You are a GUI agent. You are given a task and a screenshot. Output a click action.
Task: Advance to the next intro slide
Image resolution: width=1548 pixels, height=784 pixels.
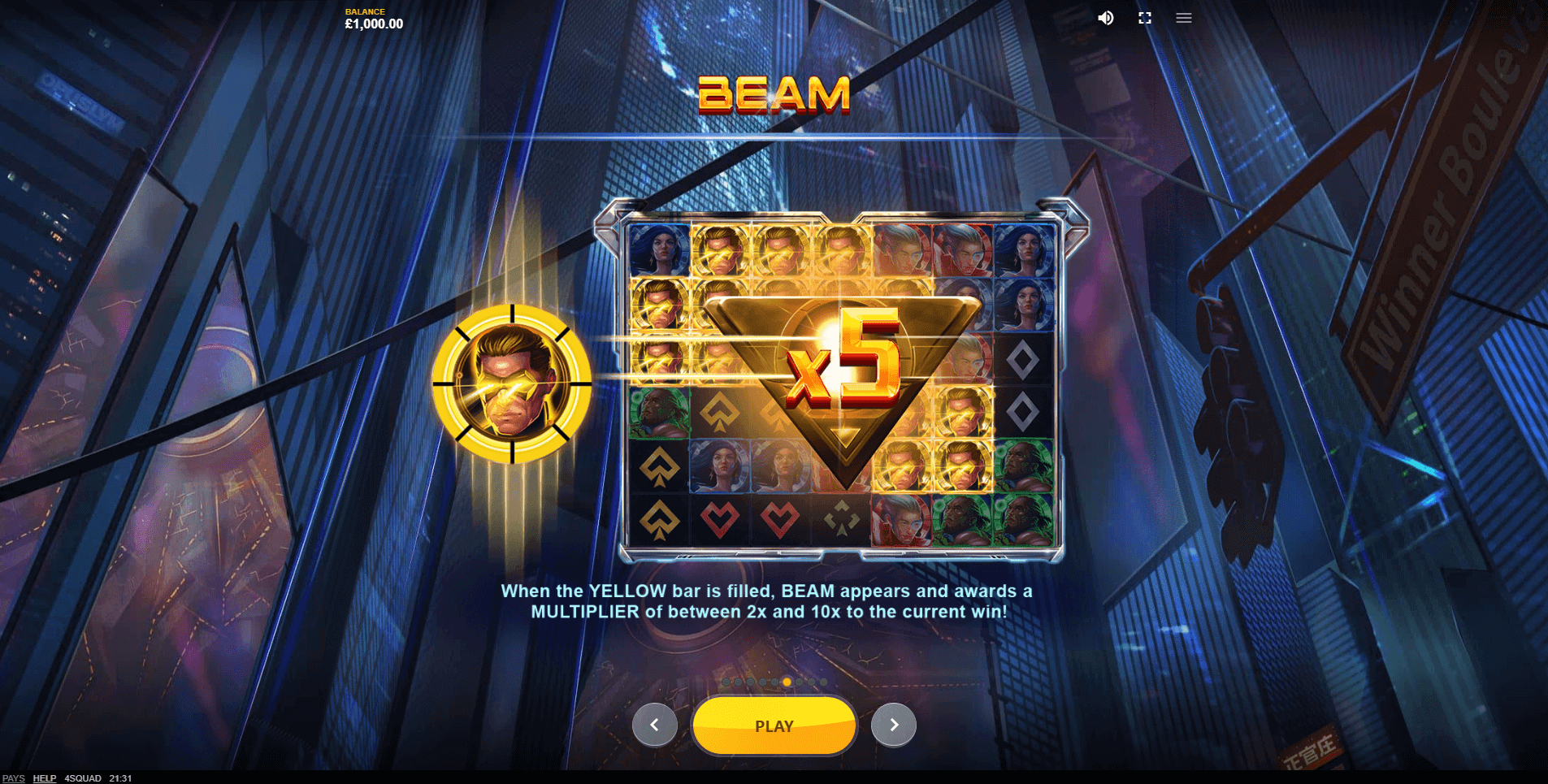(x=893, y=725)
